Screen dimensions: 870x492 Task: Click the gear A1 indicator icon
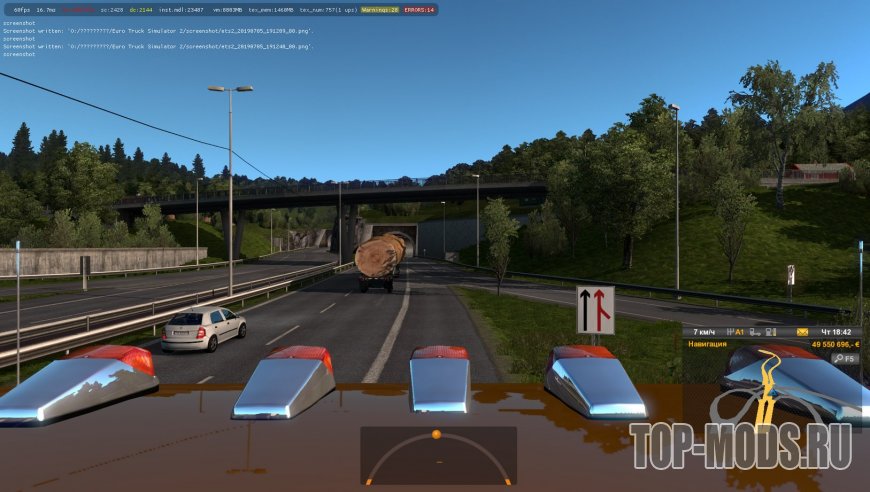coord(737,331)
